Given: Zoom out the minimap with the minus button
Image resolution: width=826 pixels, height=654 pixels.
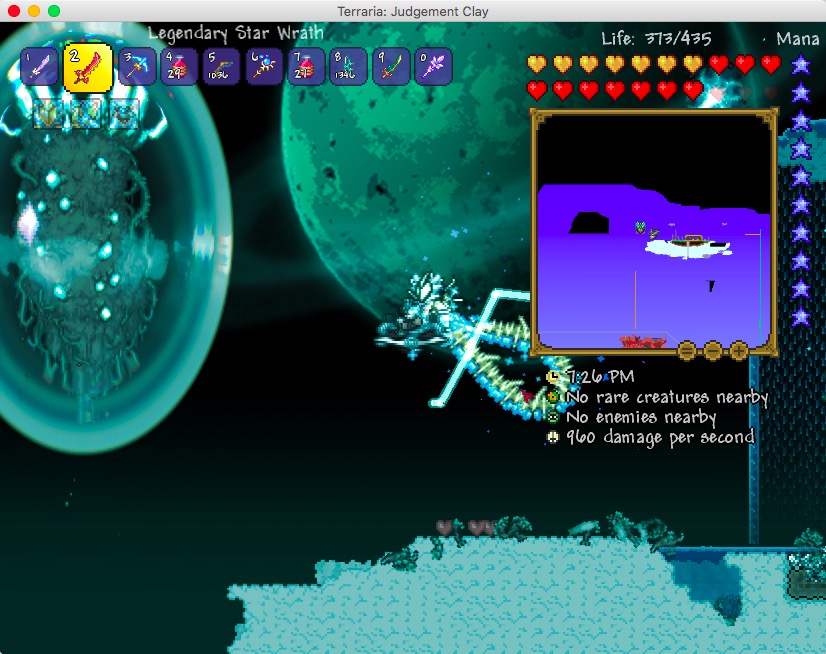Looking at the screenshot, I should [713, 350].
